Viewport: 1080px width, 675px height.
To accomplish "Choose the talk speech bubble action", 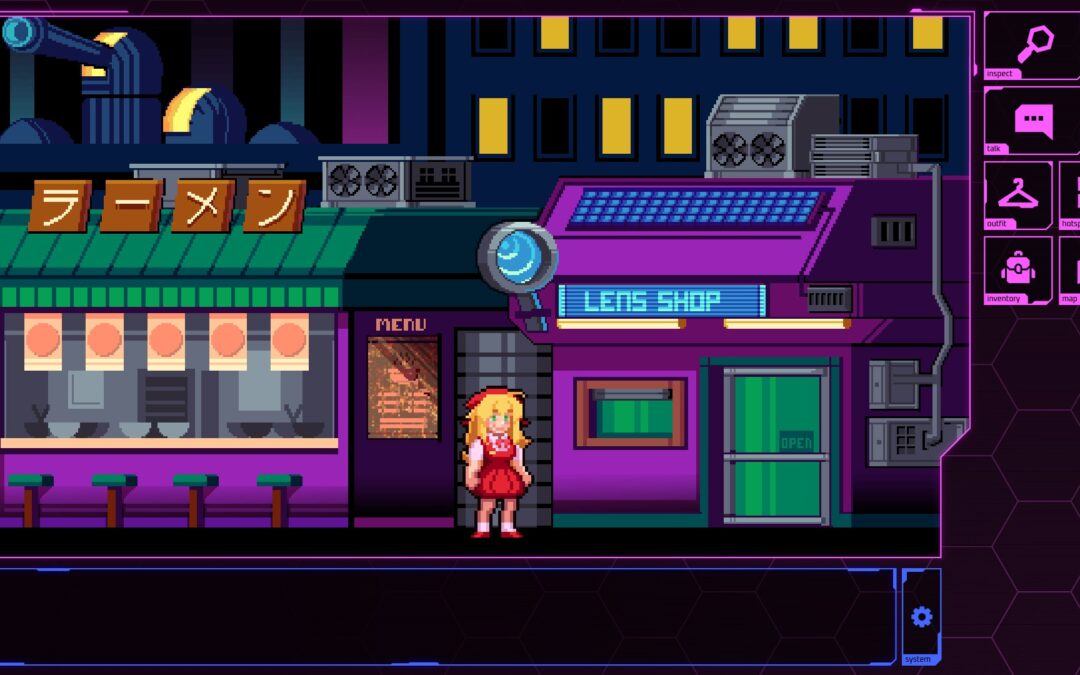I will tap(1033, 120).
